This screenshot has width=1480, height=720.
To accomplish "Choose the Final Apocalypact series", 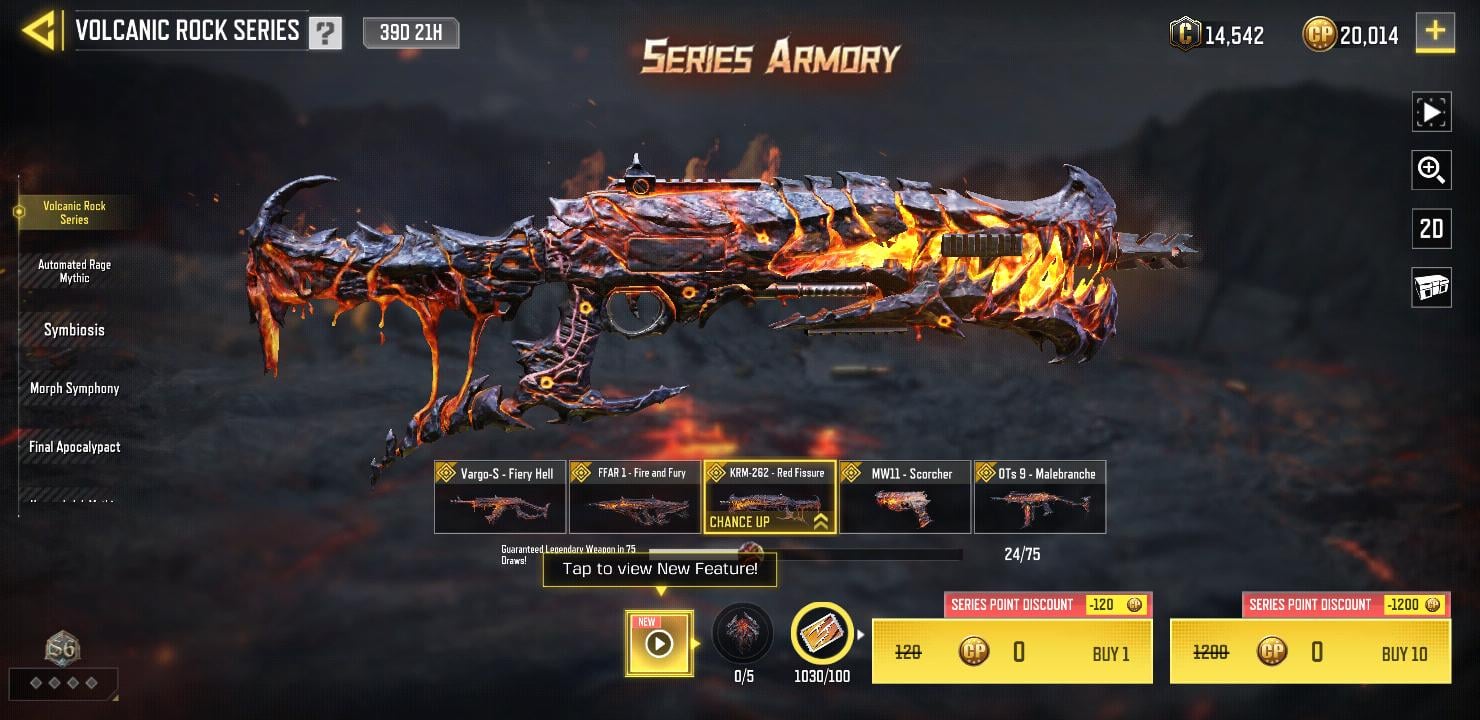I will [74, 447].
